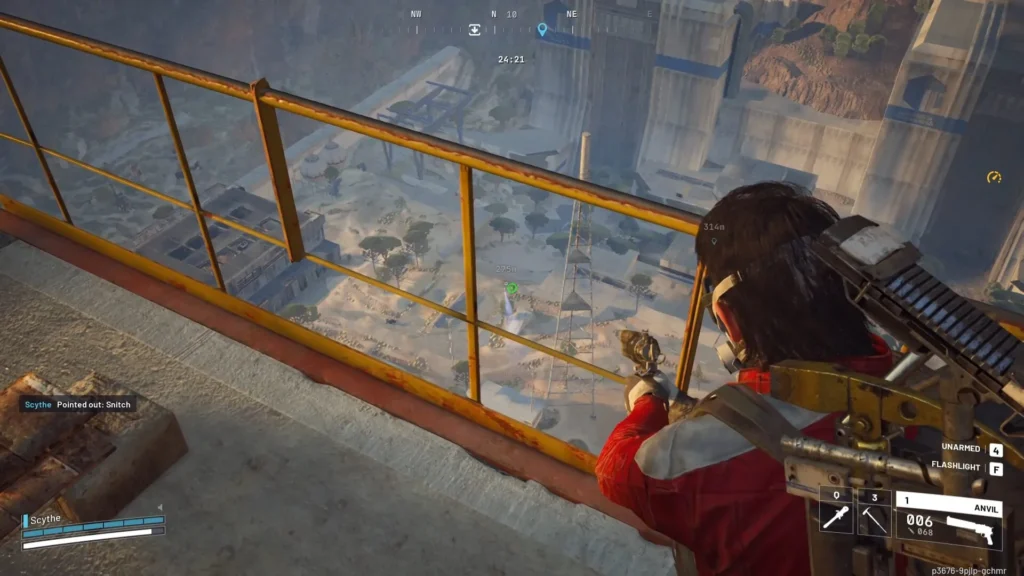Choose the pickaxe tool in slot 3

874,513
